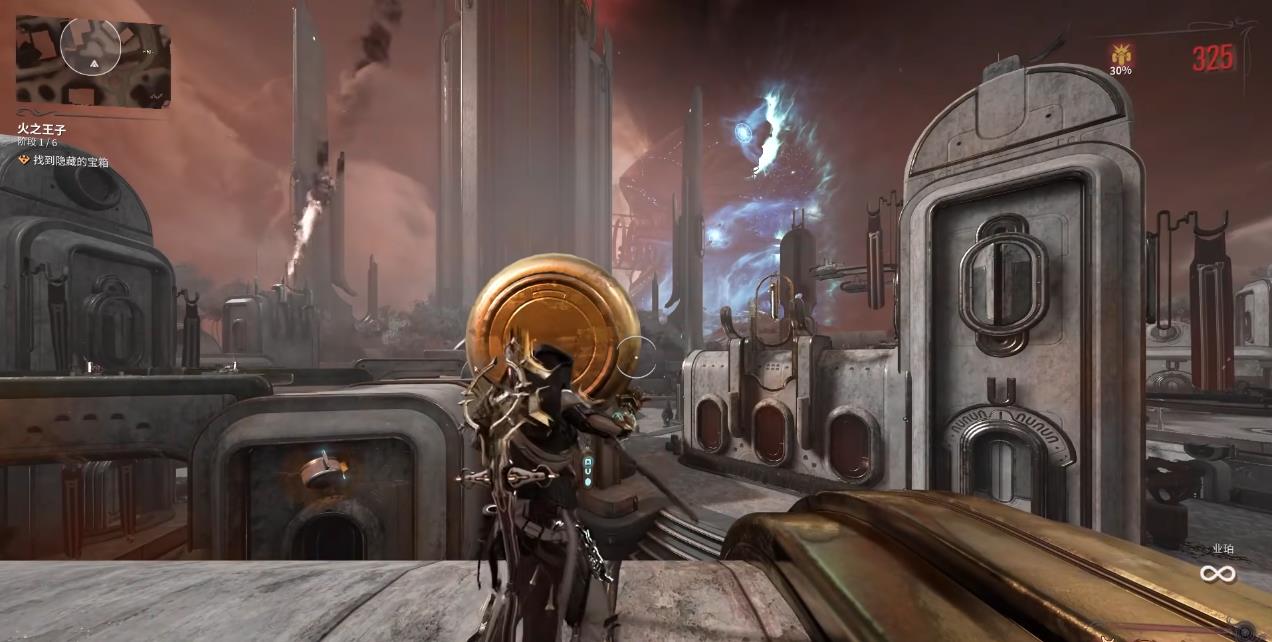Select the 业珀 weapon indicator
Image resolution: width=1272 pixels, height=642 pixels.
pos(1222,549)
